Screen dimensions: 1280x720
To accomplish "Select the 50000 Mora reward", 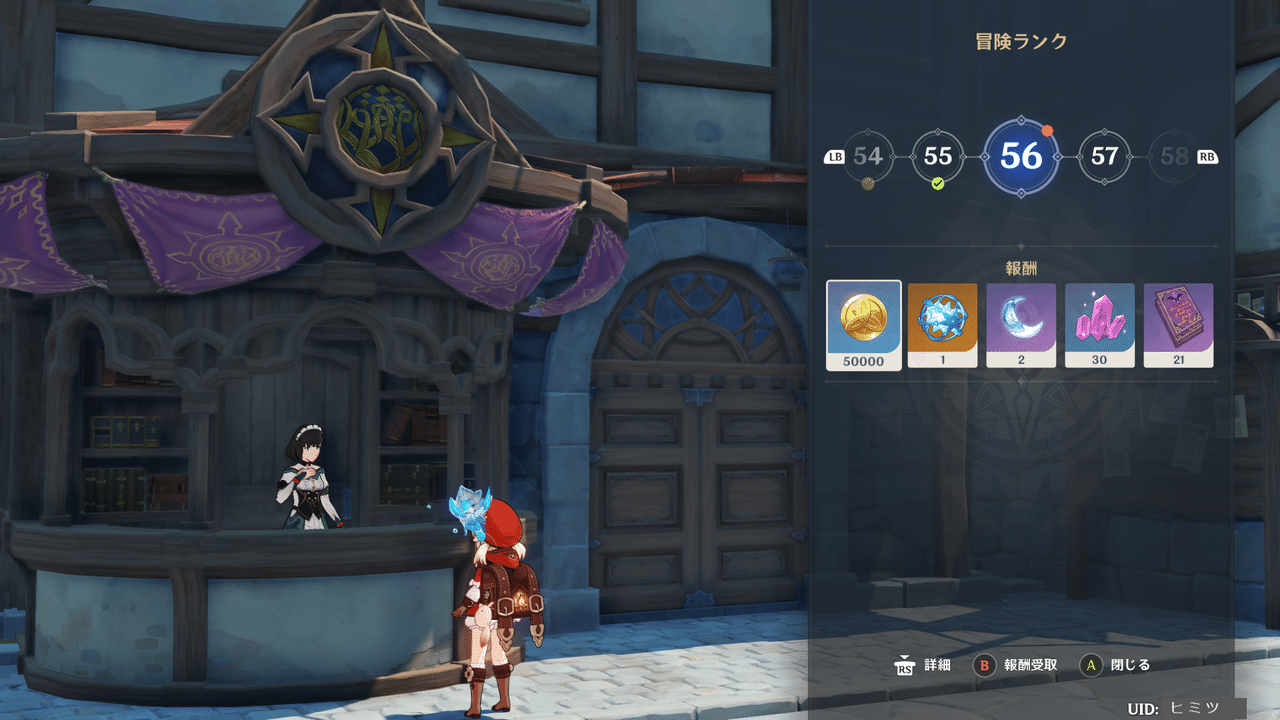I will pos(864,325).
